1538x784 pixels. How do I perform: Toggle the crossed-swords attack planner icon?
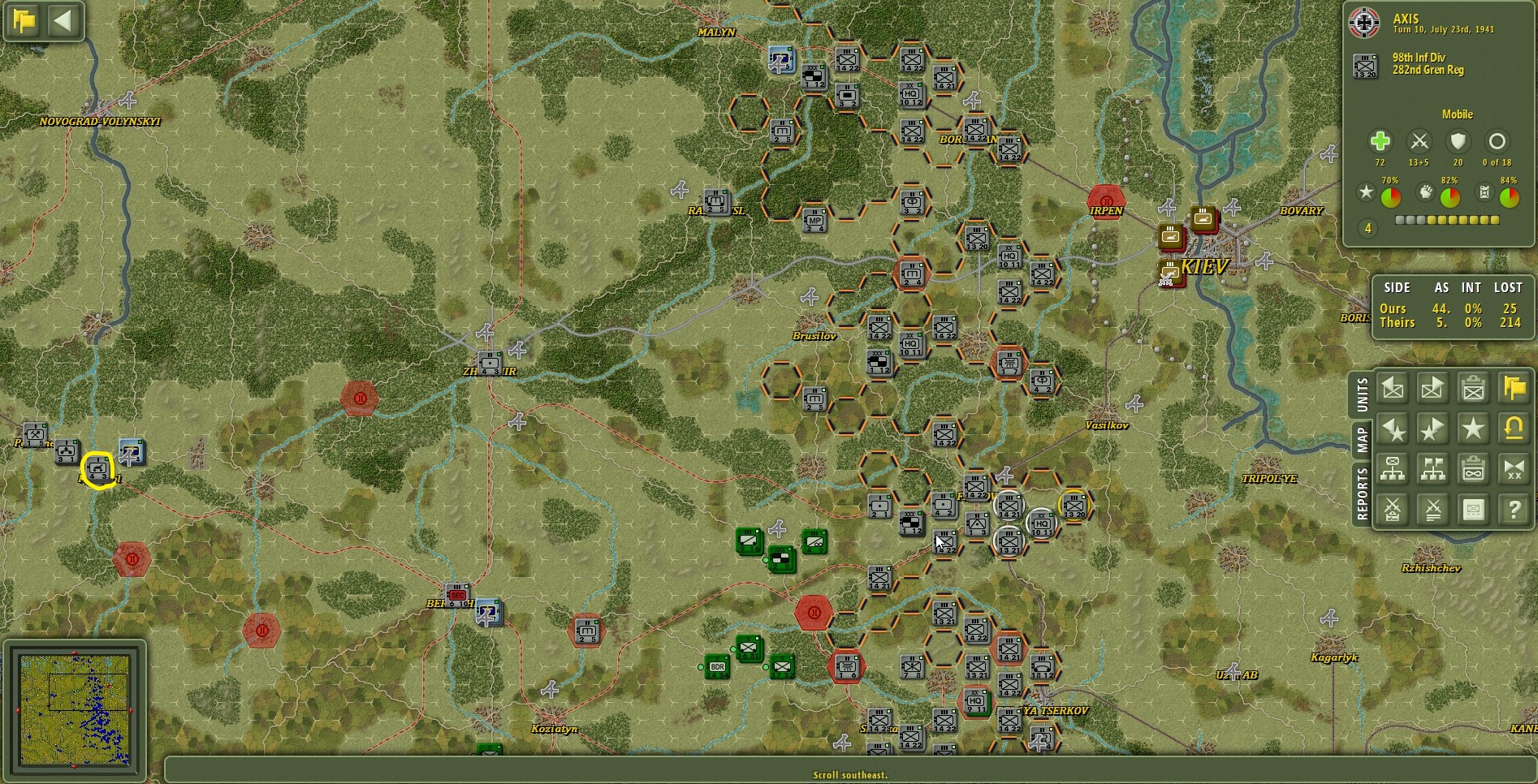[x=1393, y=509]
